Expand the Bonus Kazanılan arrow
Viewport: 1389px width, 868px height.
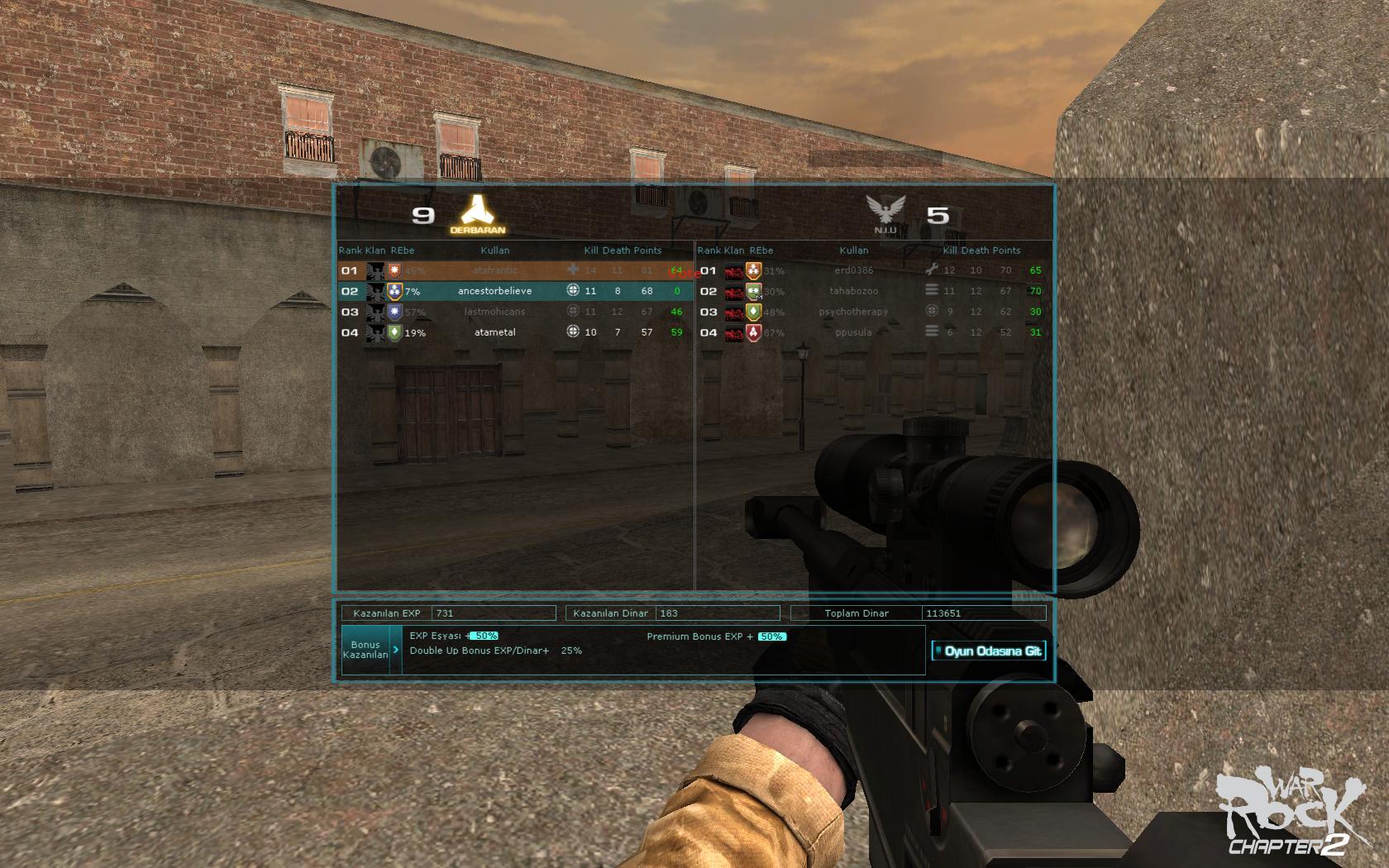pyautogui.click(x=396, y=650)
